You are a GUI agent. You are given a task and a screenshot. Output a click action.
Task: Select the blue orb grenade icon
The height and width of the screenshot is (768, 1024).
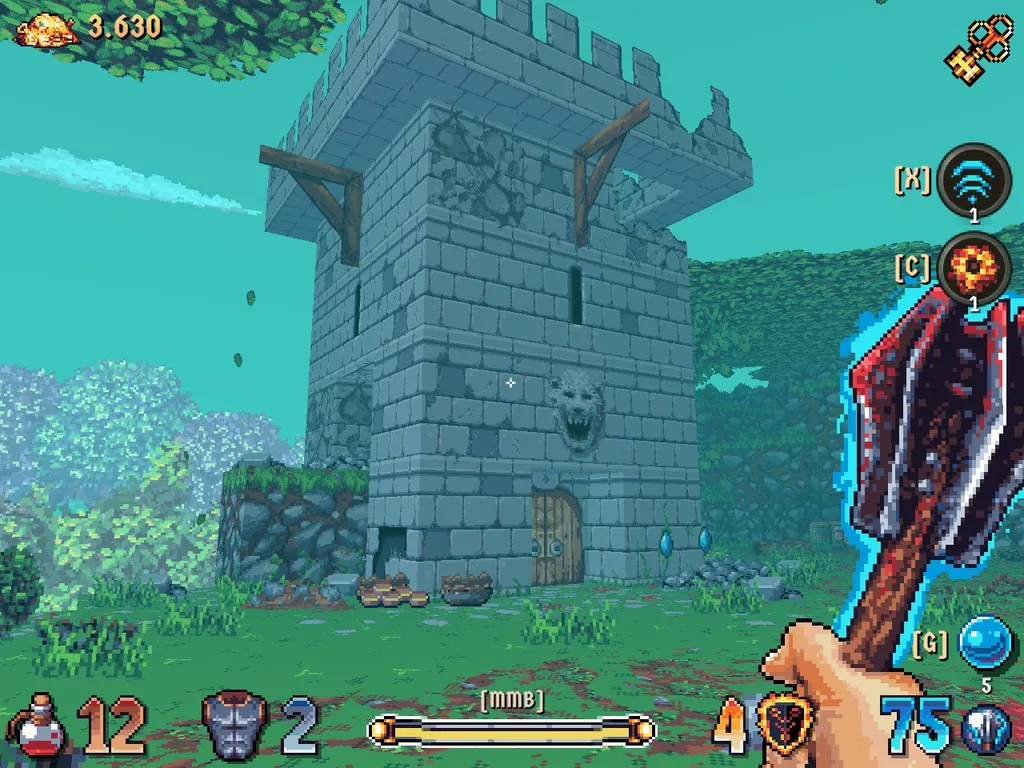985,643
